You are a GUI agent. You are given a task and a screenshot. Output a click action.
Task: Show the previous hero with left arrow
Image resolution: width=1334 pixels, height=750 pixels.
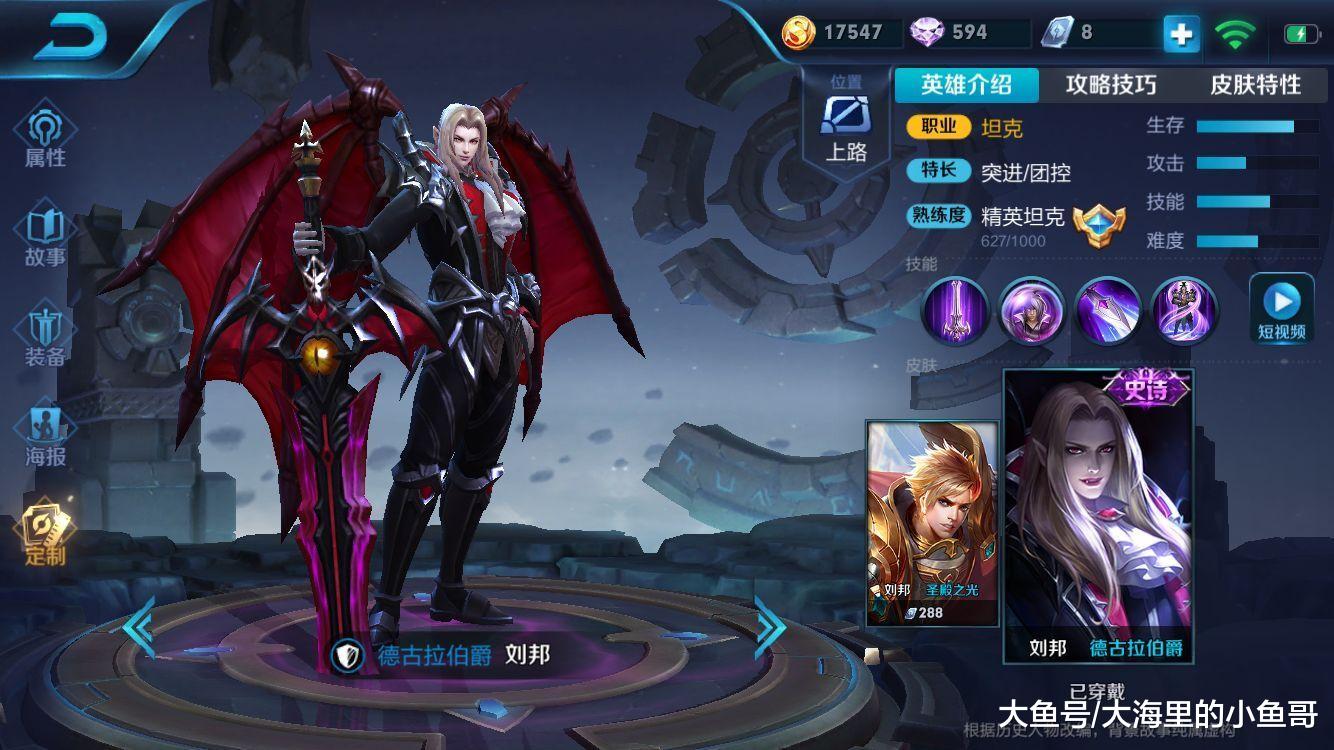[139, 627]
